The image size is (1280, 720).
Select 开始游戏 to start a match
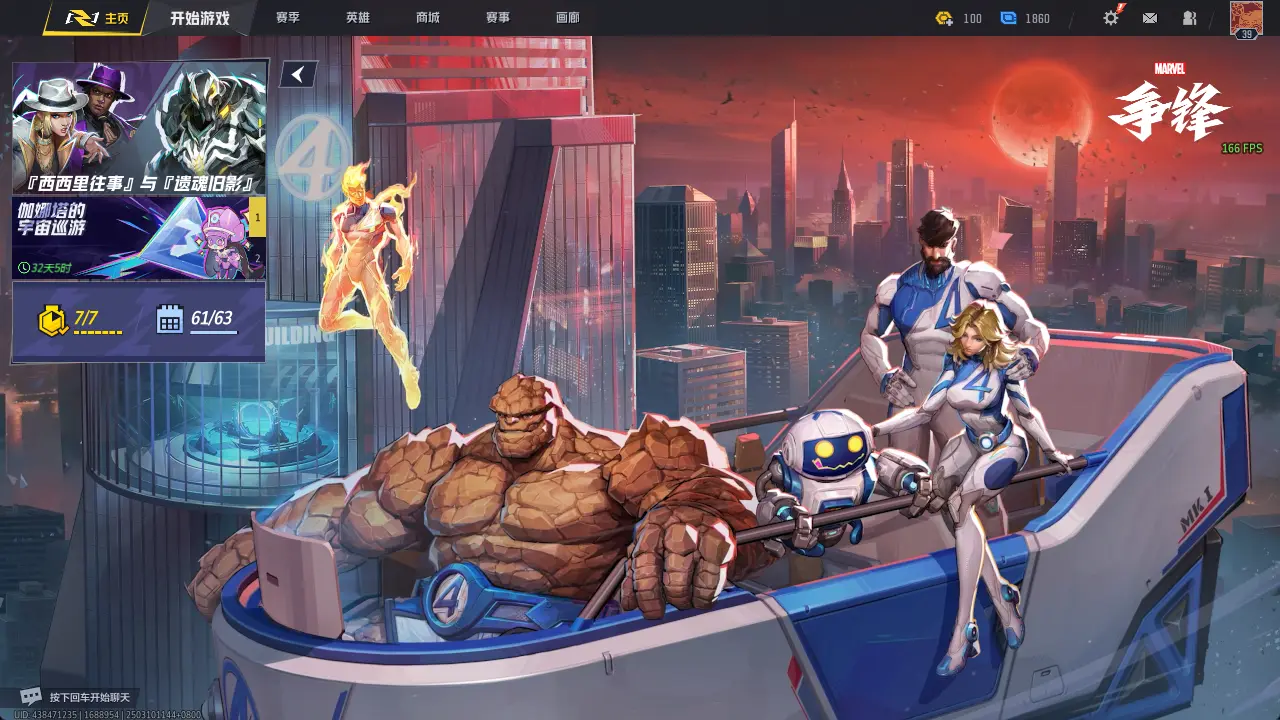pos(199,18)
